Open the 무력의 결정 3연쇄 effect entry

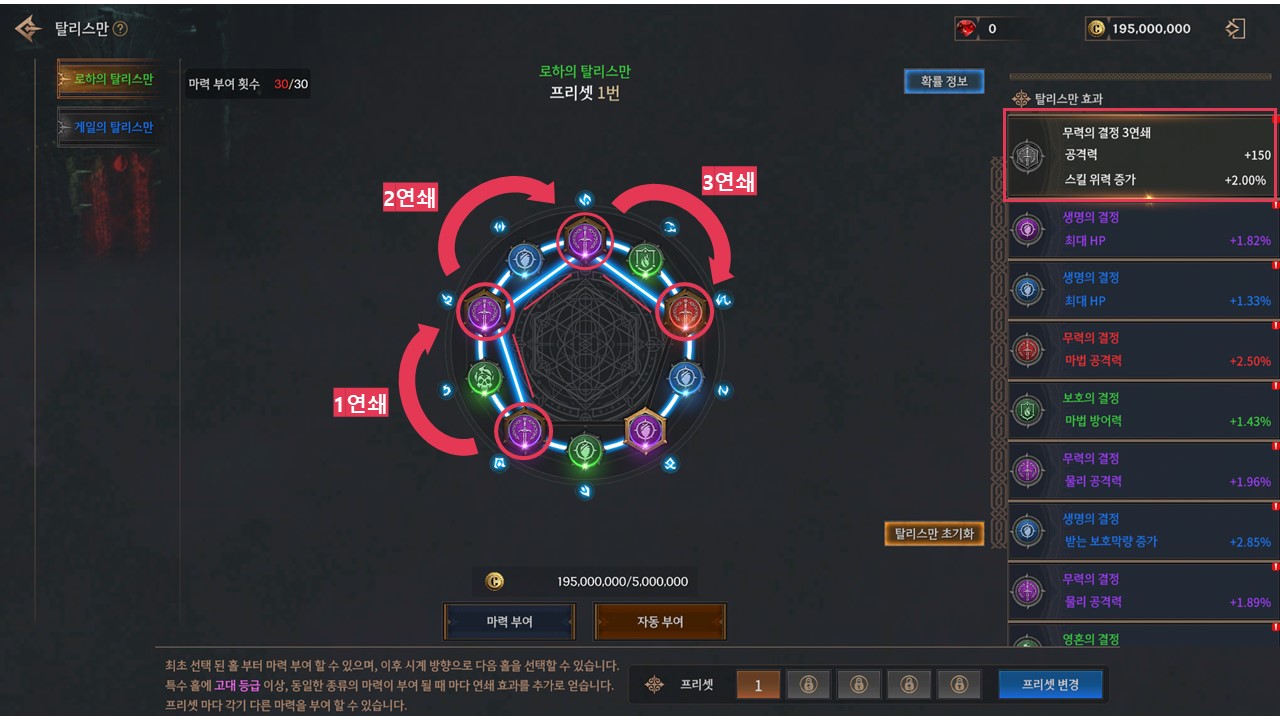(x=1141, y=156)
